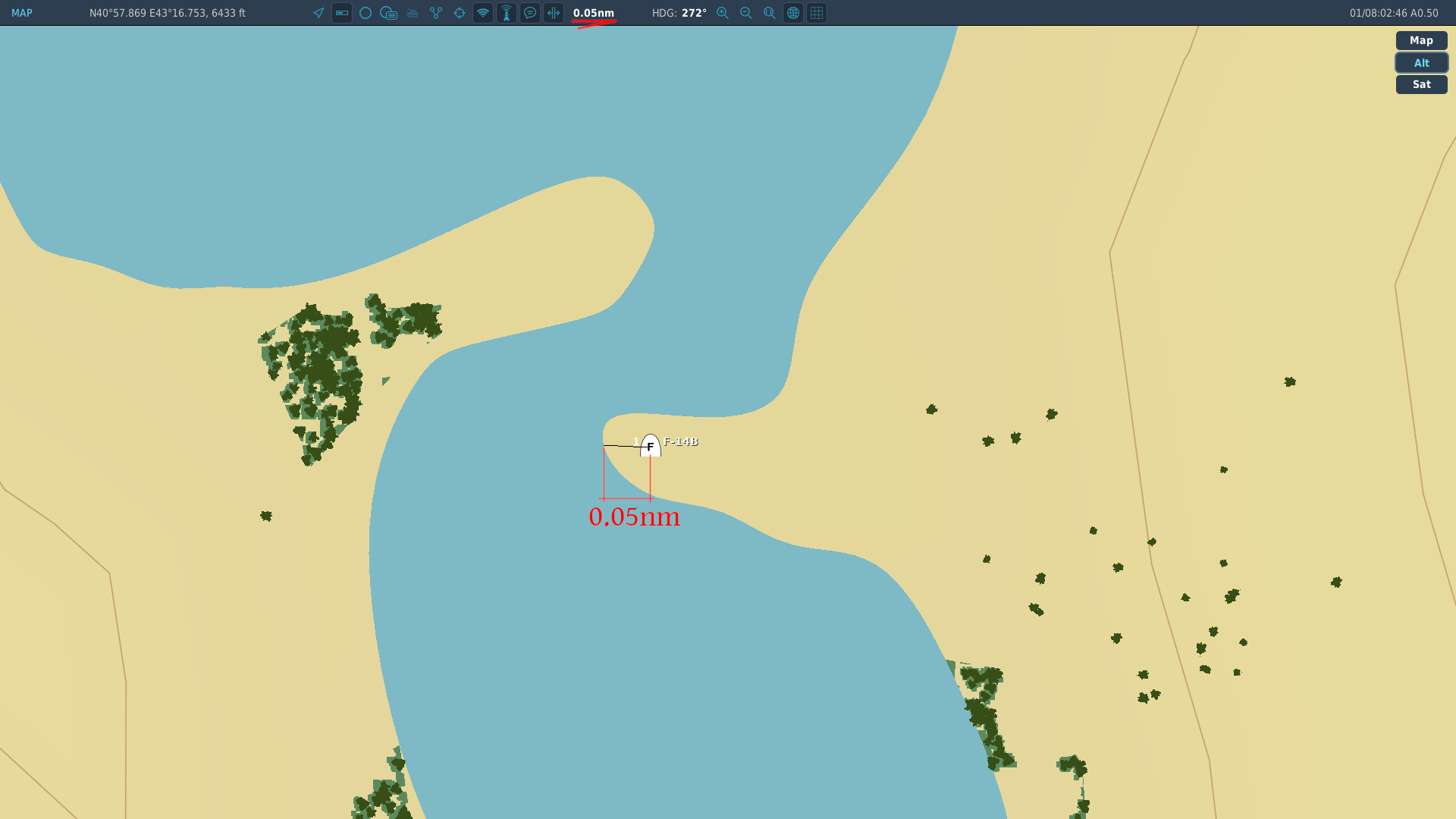
Task: Toggle the grid overlay icon
Action: pos(817,13)
